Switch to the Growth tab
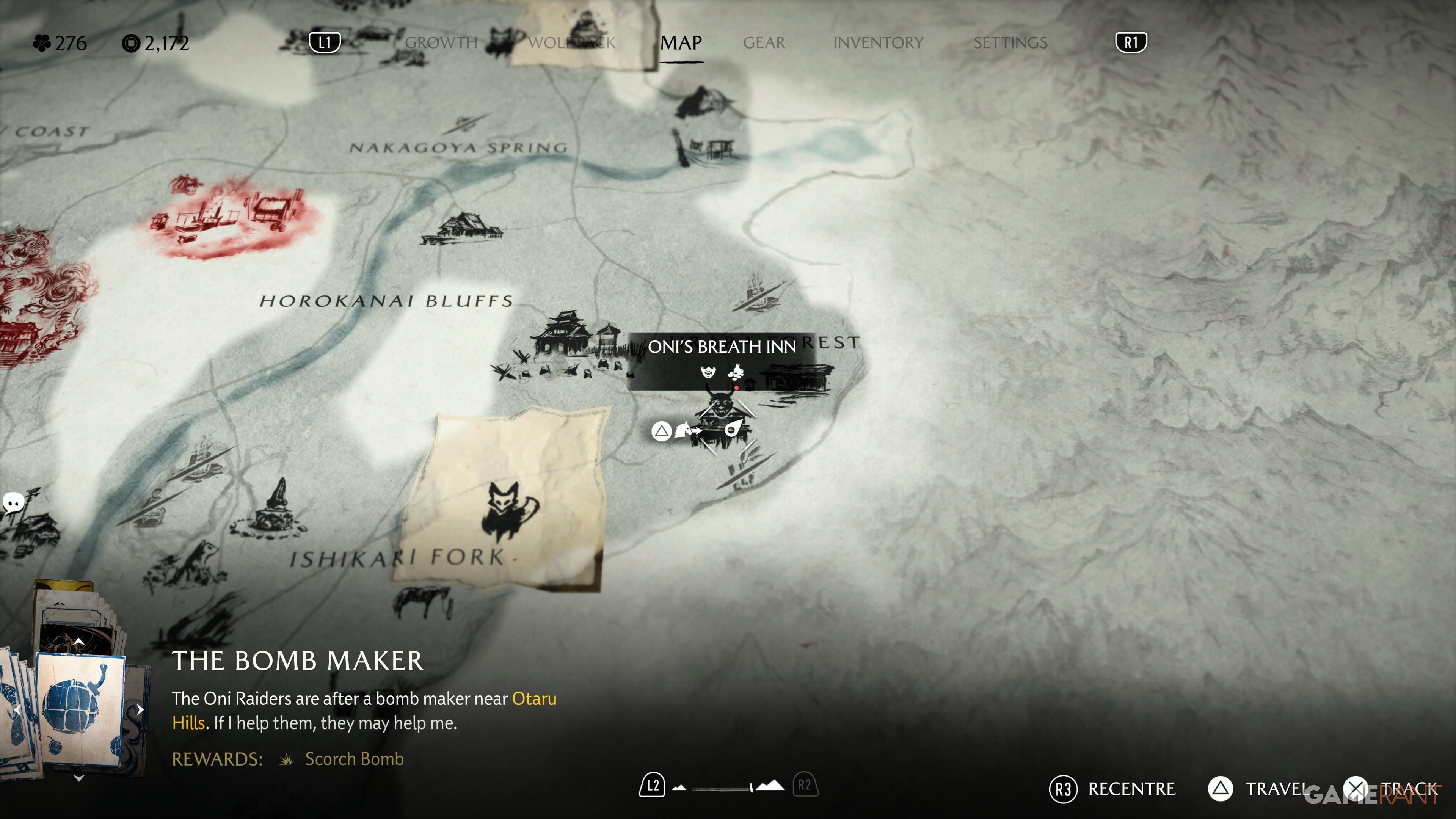1456x819 pixels. click(x=441, y=43)
